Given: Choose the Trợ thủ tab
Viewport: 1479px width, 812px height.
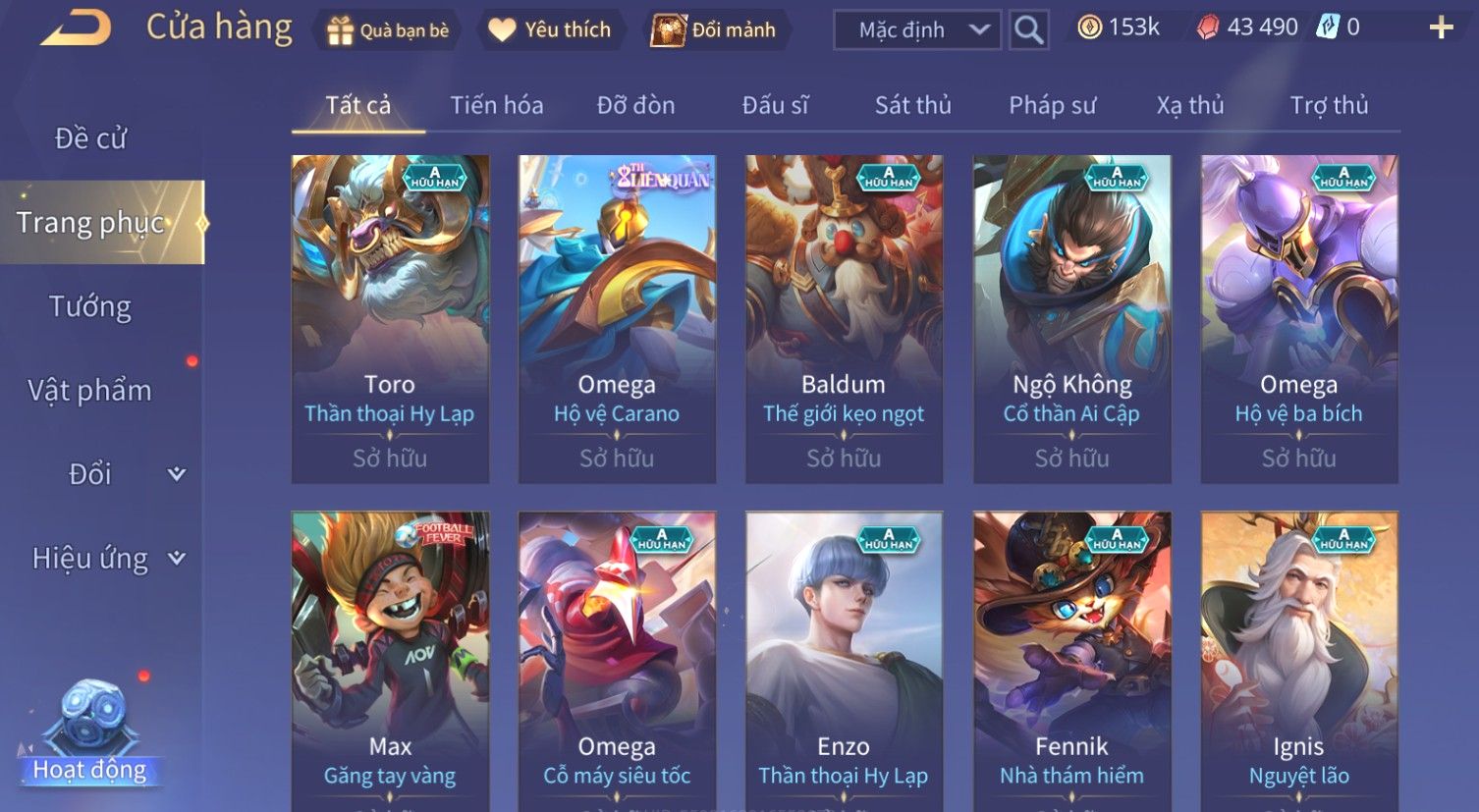Looking at the screenshot, I should pos(1329,105).
